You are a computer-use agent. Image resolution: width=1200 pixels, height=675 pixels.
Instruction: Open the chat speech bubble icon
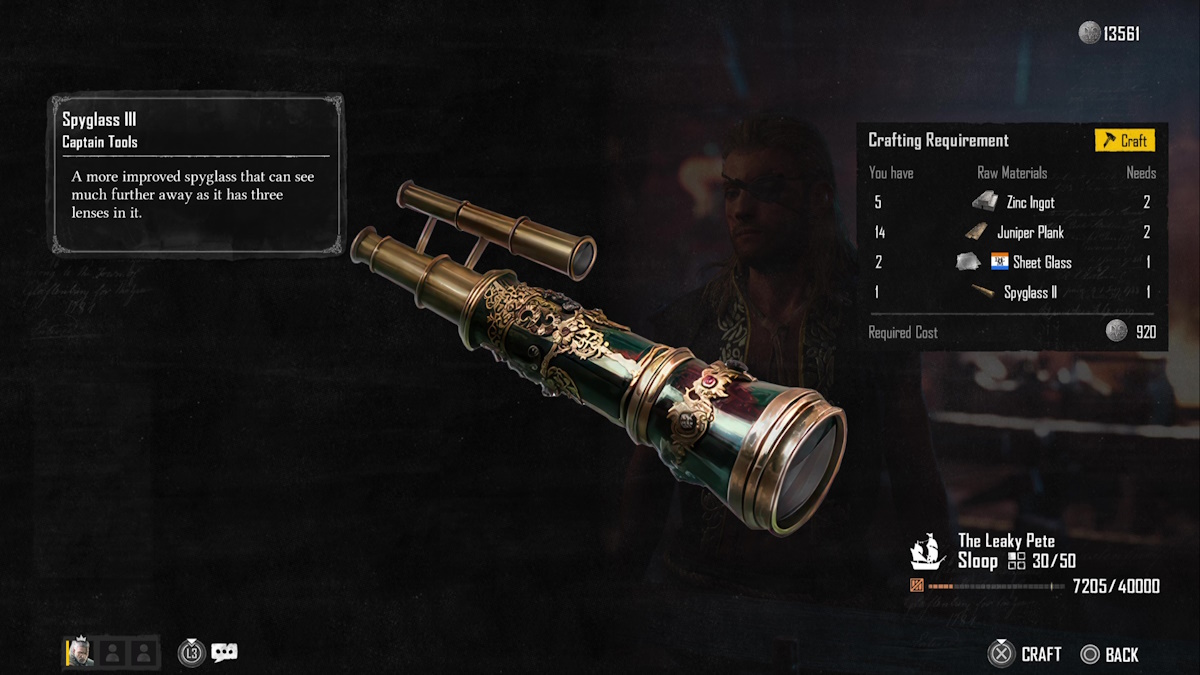(225, 654)
